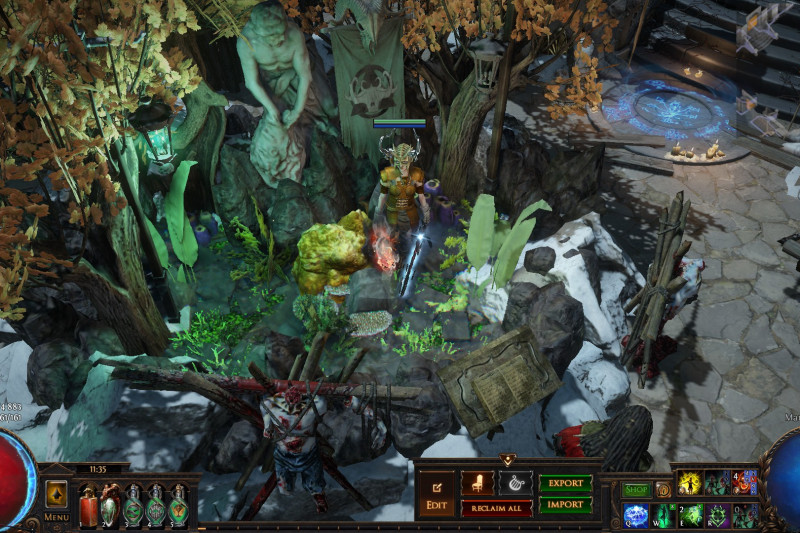Click the Edit hideout button
The width and height of the screenshot is (800, 533).
[437, 493]
